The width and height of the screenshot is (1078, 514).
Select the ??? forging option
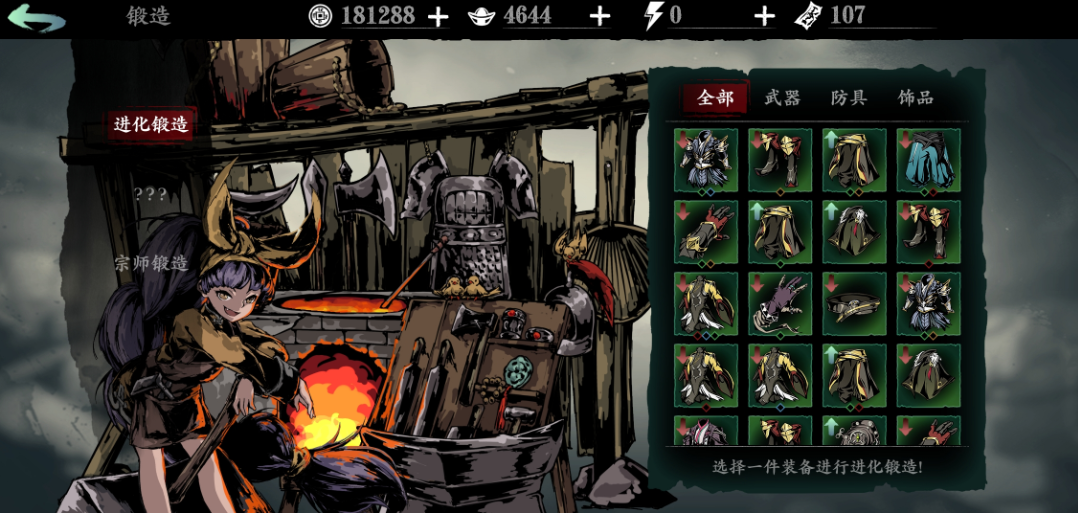[x=150, y=194]
